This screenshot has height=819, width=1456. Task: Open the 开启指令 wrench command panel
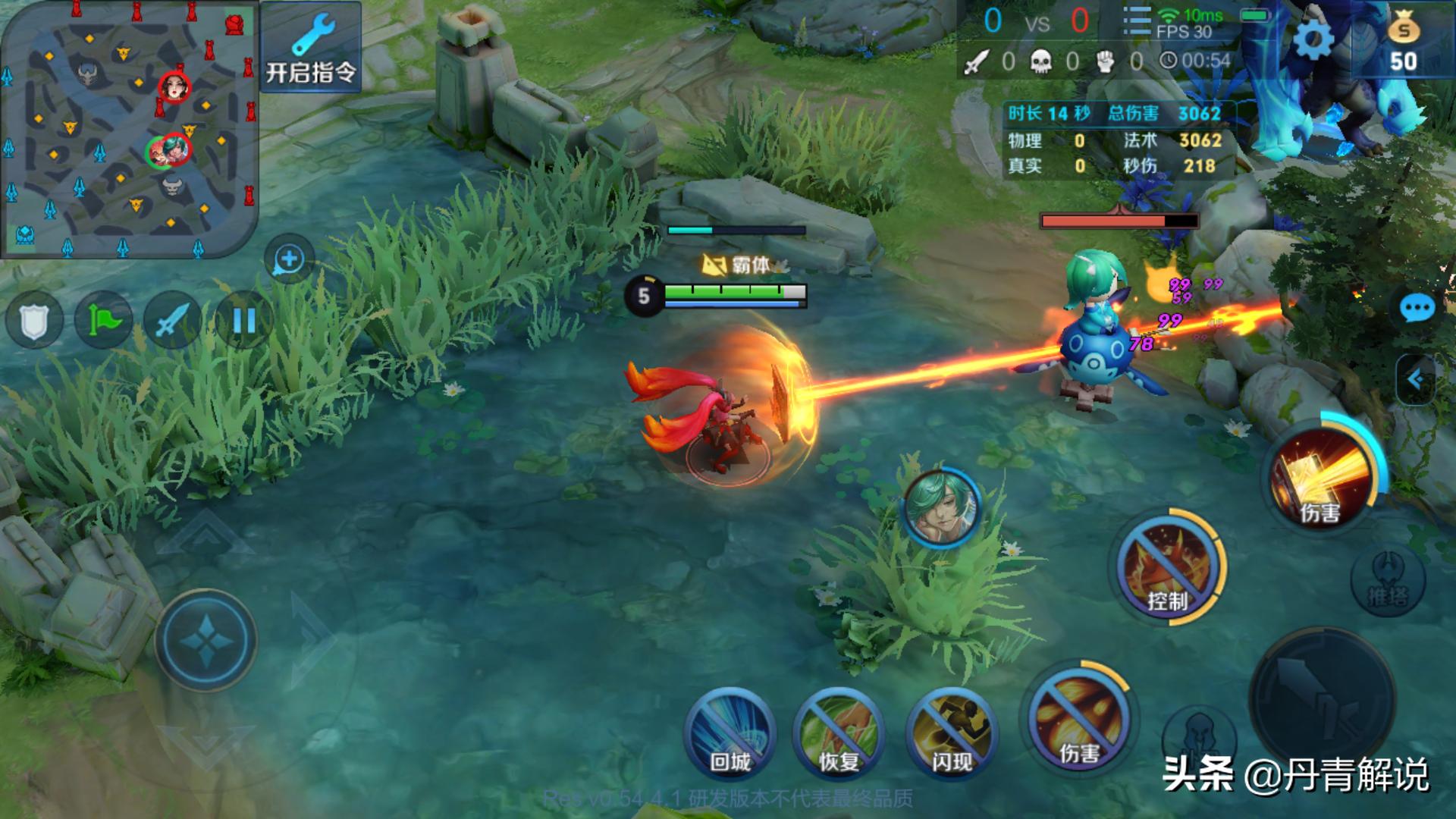(x=311, y=47)
